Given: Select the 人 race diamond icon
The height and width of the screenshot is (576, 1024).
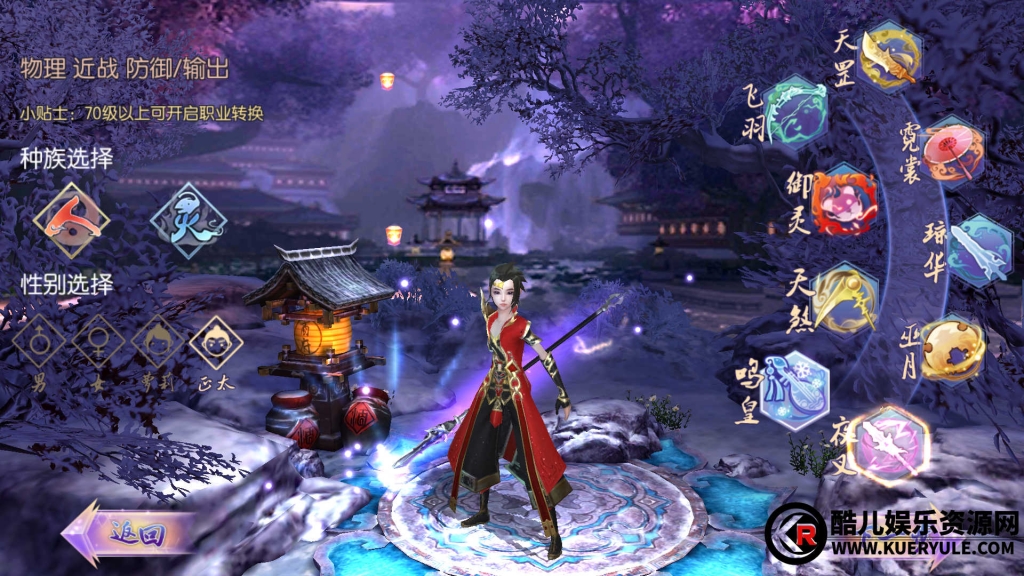Looking at the screenshot, I should point(71,219).
